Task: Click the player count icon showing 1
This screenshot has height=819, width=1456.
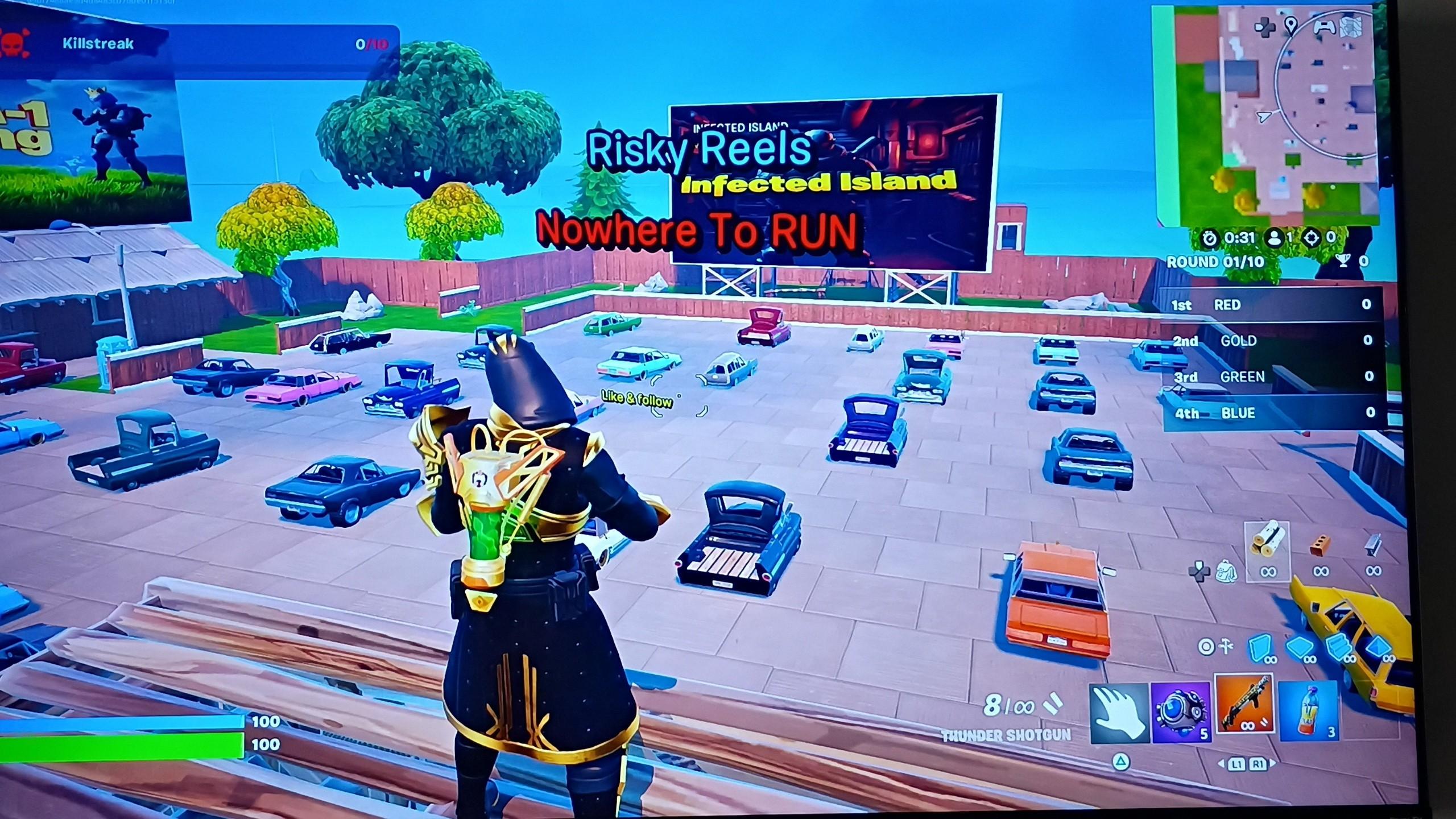Action: (x=1275, y=237)
